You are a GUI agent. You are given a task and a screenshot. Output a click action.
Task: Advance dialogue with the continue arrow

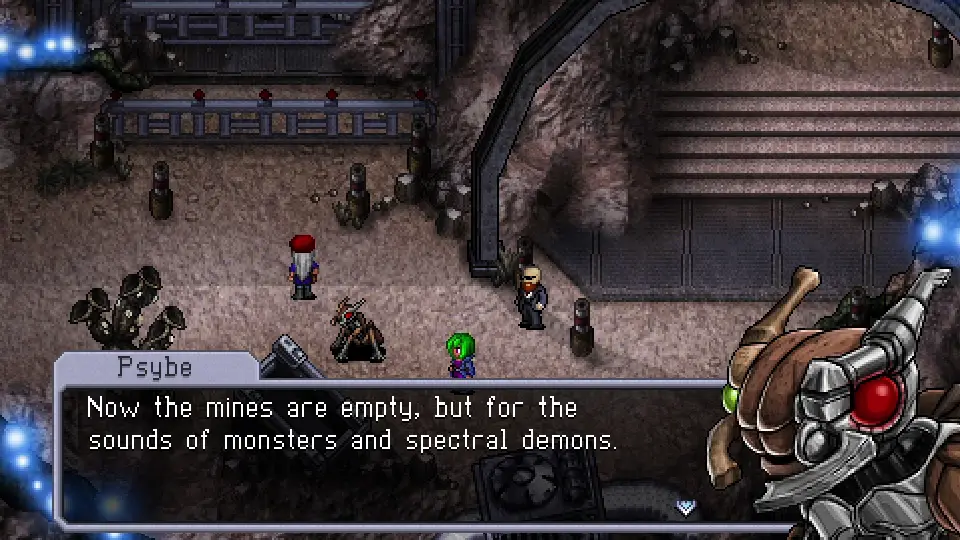[685, 506]
